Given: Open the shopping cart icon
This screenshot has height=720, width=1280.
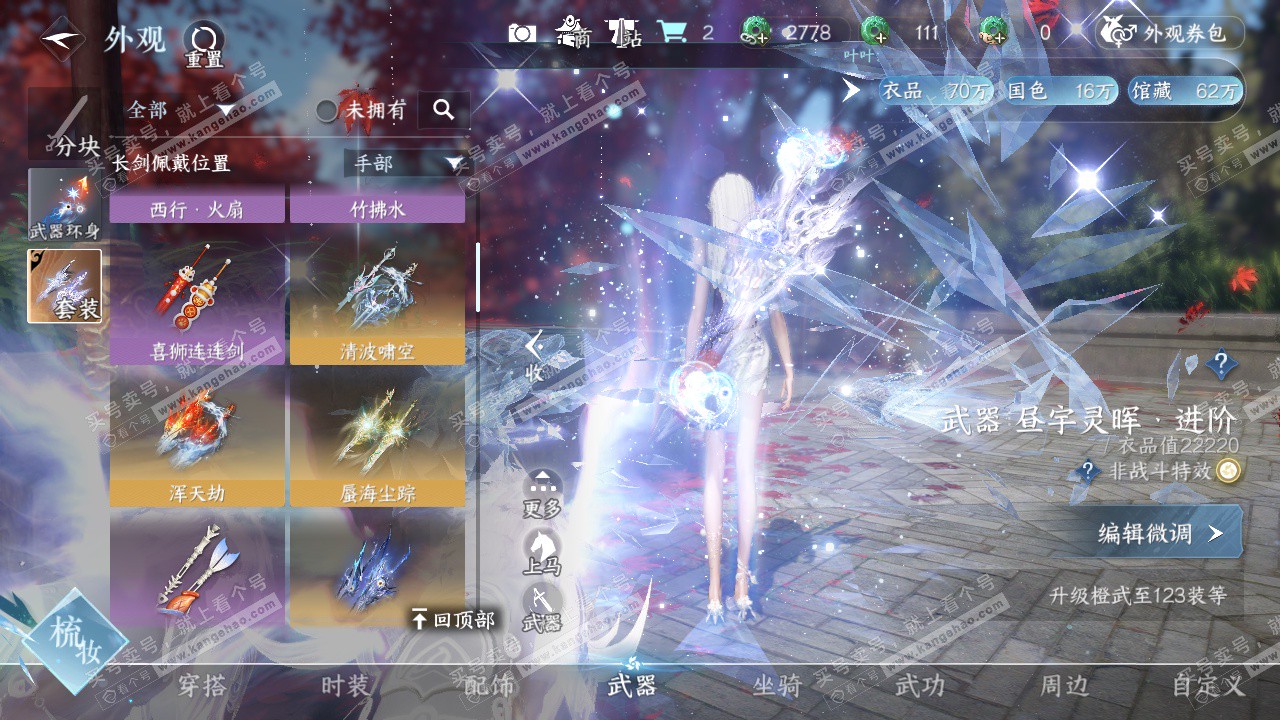Looking at the screenshot, I should 671,33.
